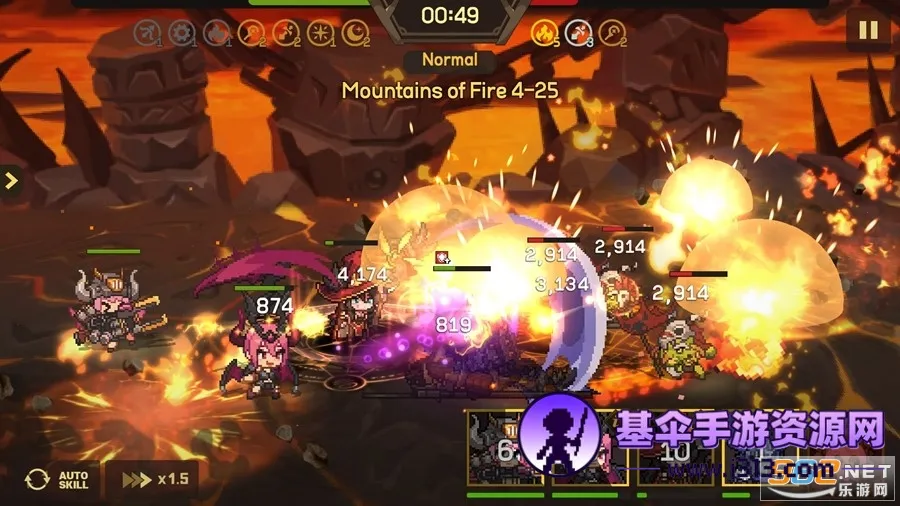Inspect the ally team's crescent moon buff icon
The image size is (900, 506).
point(355,33)
